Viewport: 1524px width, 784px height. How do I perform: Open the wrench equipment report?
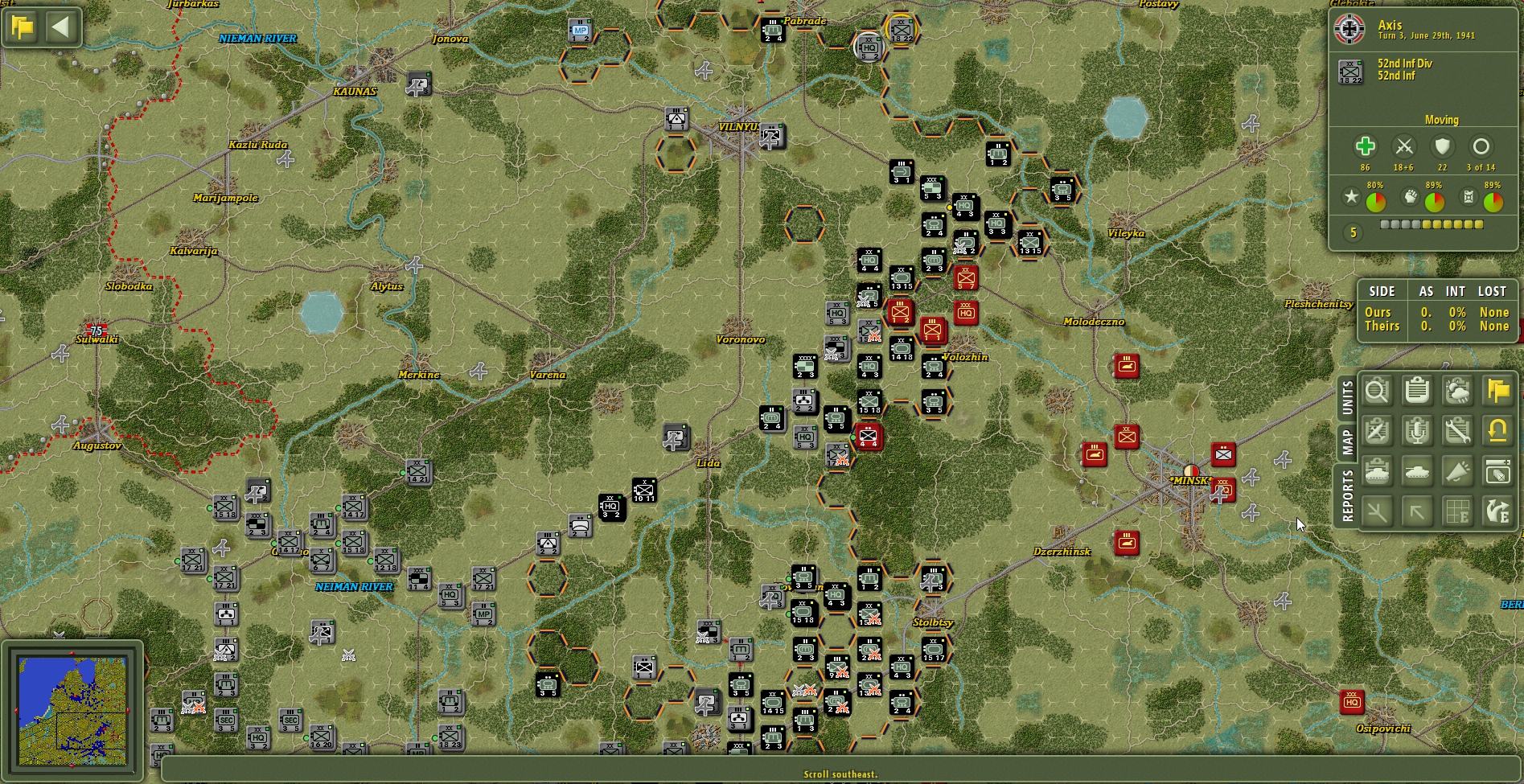[x=1457, y=431]
